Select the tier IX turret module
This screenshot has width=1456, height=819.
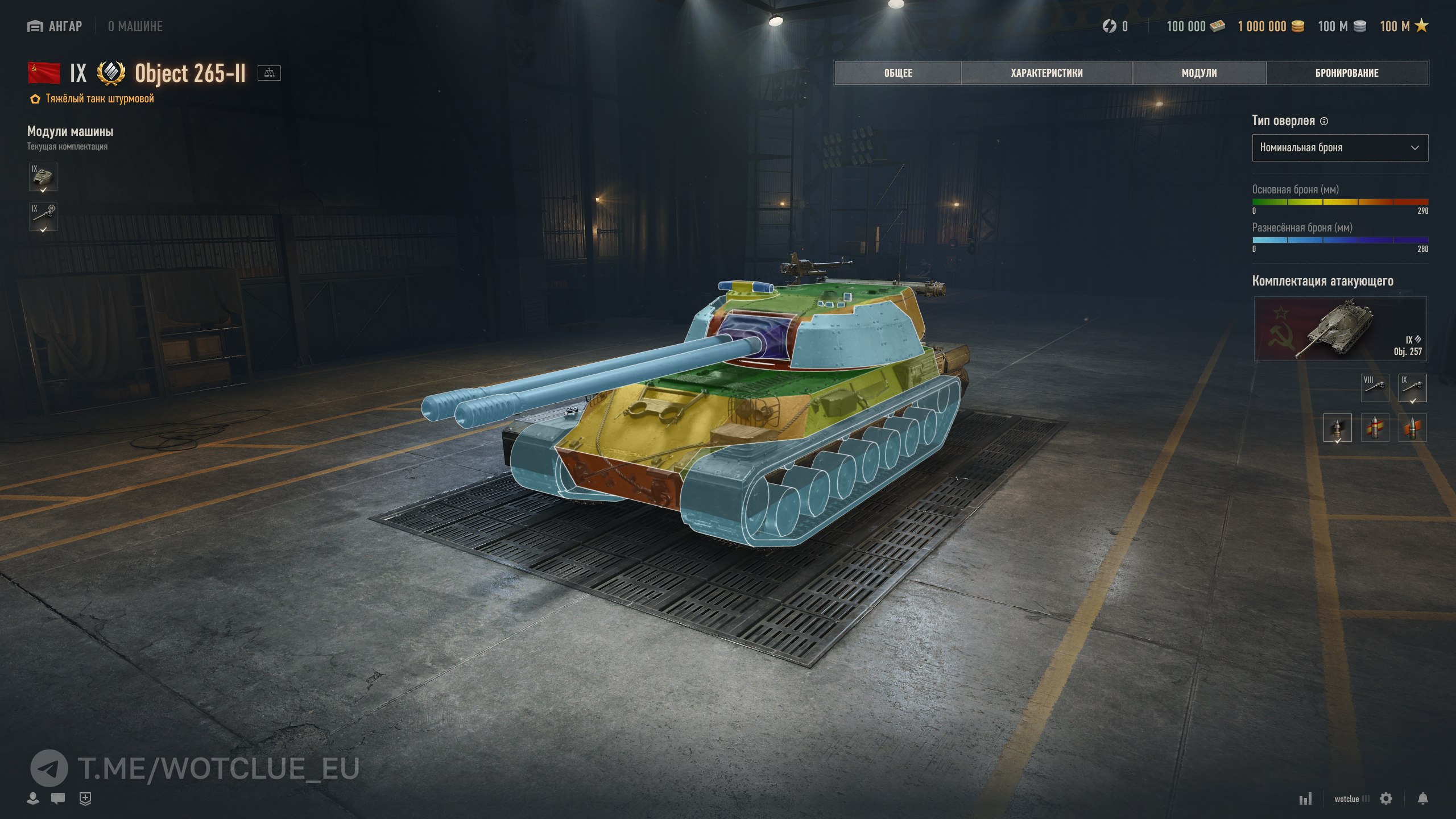point(43,177)
